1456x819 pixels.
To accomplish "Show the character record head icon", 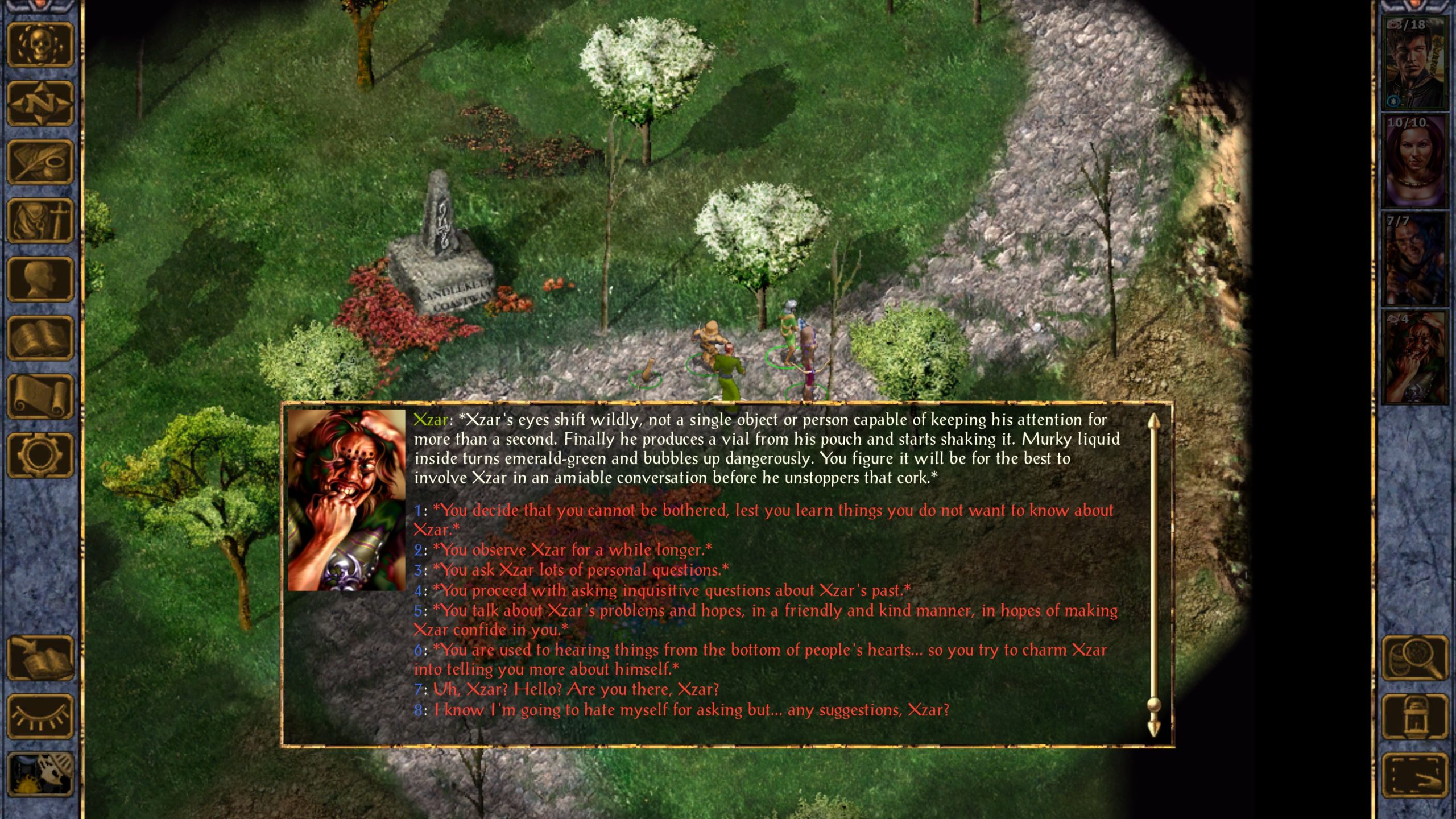I will [40, 279].
